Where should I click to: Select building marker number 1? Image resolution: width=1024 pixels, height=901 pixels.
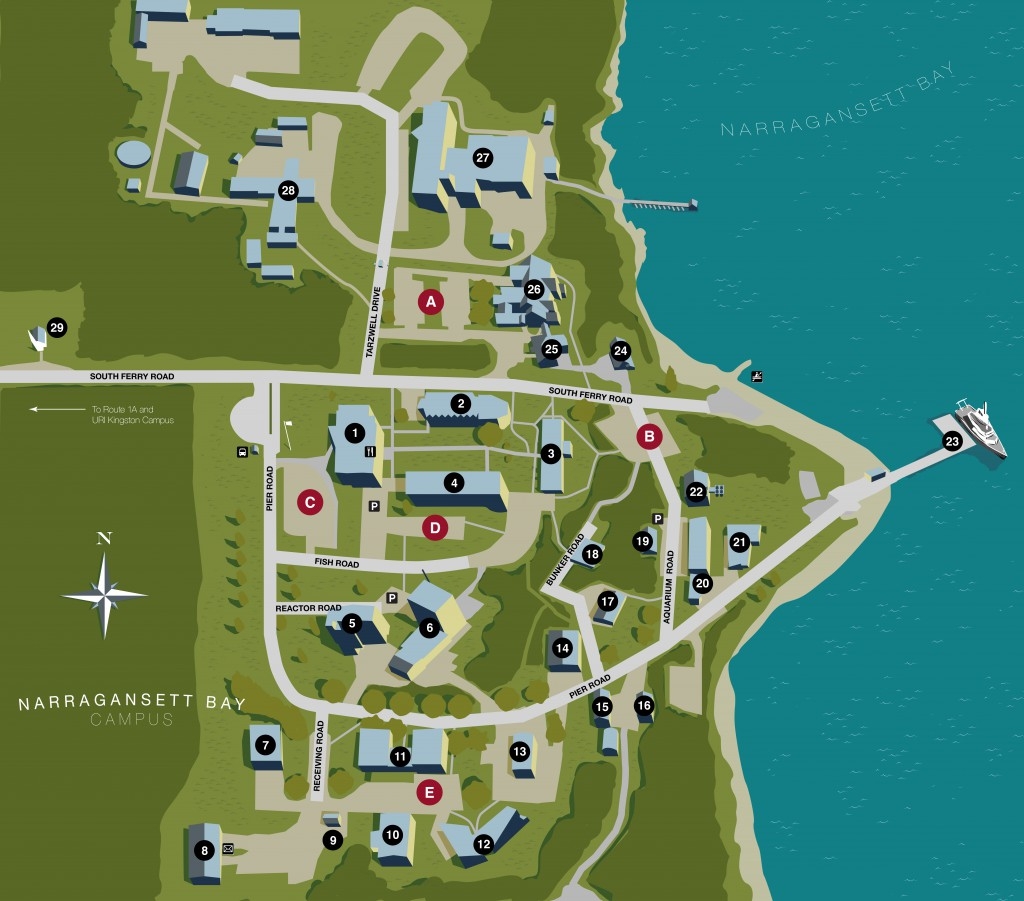[353, 433]
